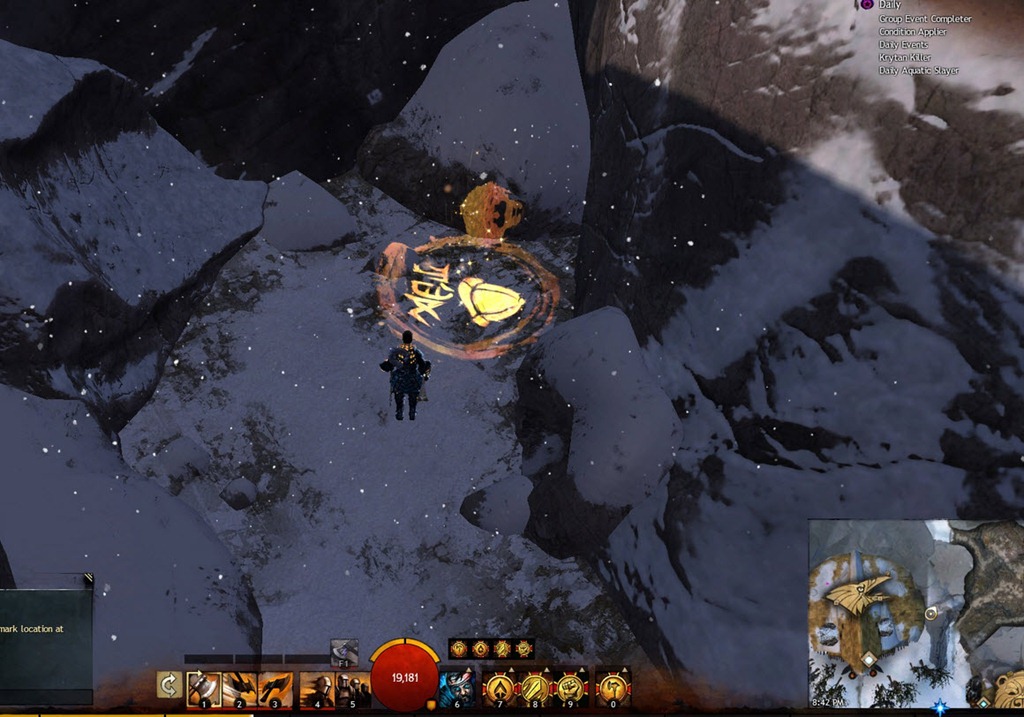Use the fist signet in slot 9
Image resolution: width=1024 pixels, height=717 pixels.
571,688
